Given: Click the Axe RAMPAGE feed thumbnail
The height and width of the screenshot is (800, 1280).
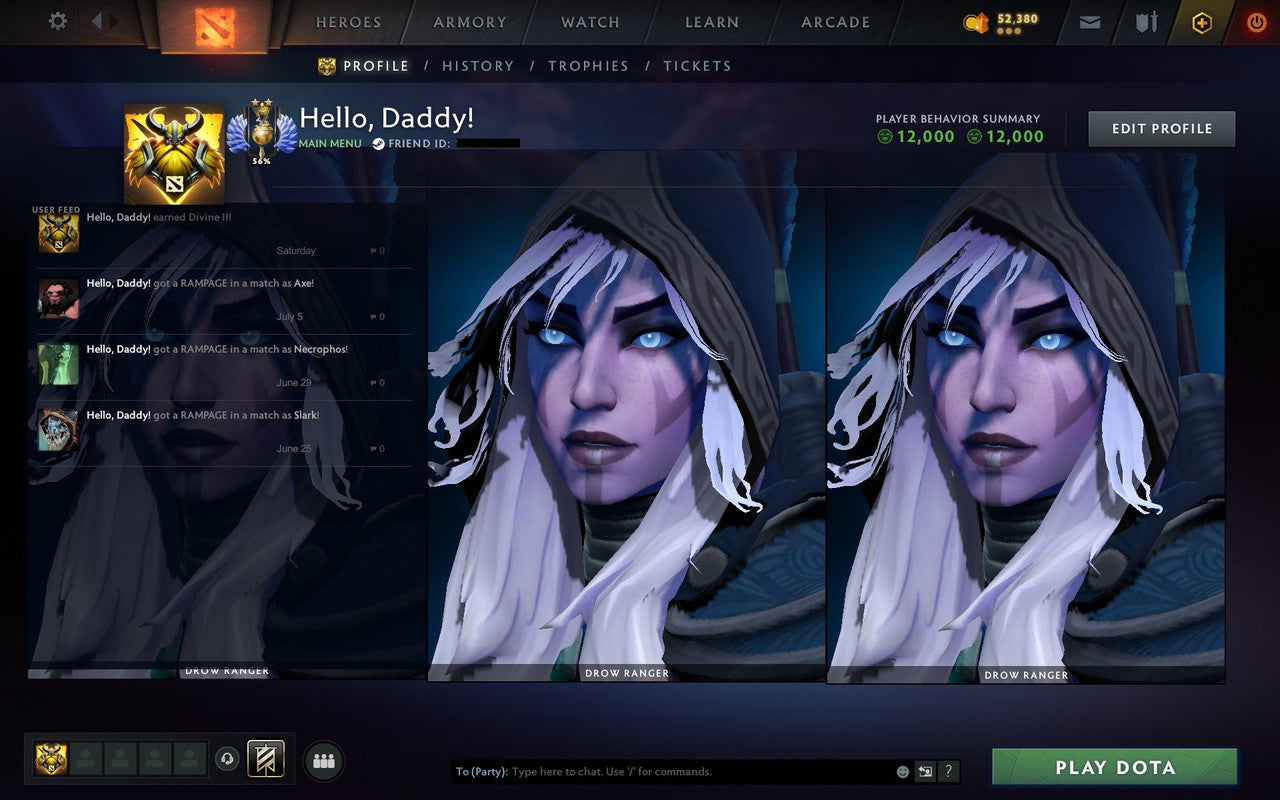Looking at the screenshot, I should coord(57,299).
